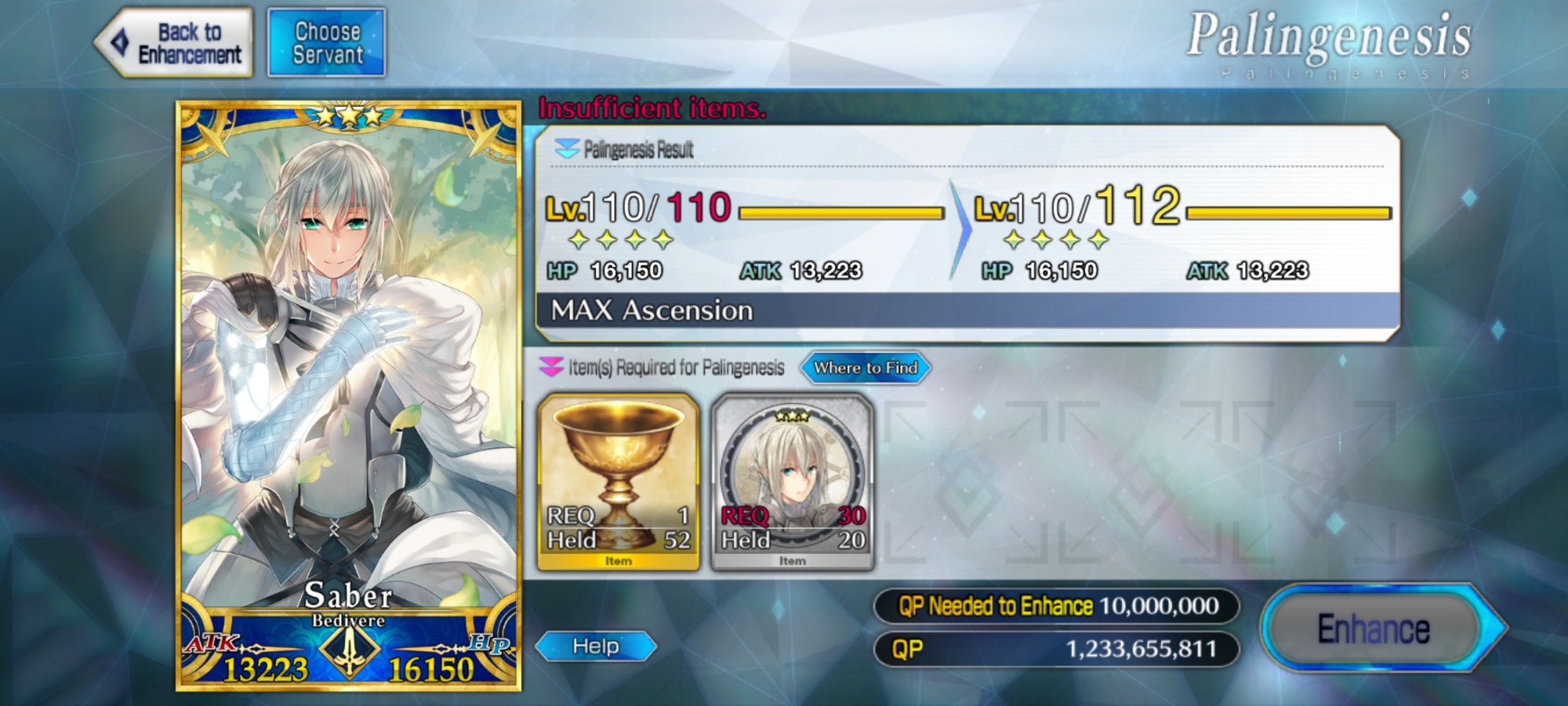The width and height of the screenshot is (1568, 706).
Task: Select the Holy Grail item slot
Action: [619, 482]
